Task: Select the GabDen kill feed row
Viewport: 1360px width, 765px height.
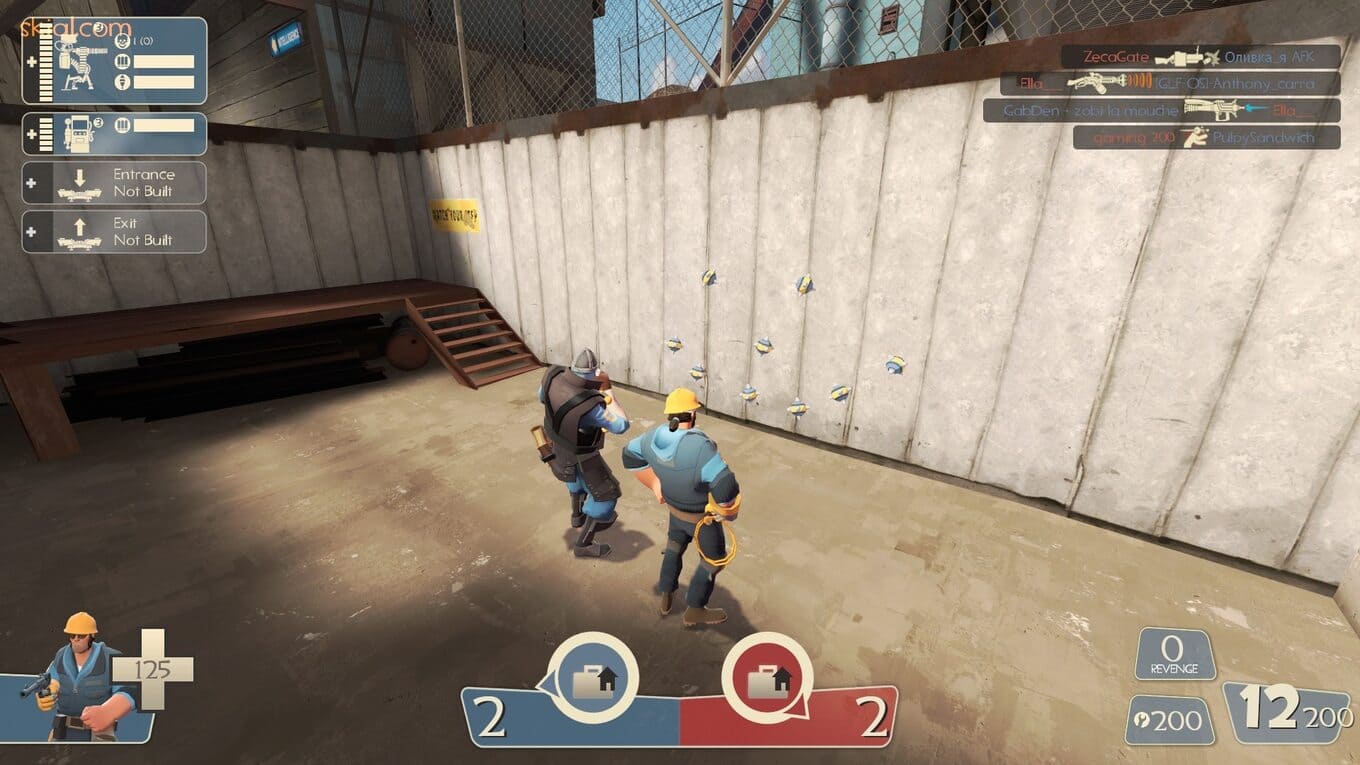Action: (x=1161, y=110)
